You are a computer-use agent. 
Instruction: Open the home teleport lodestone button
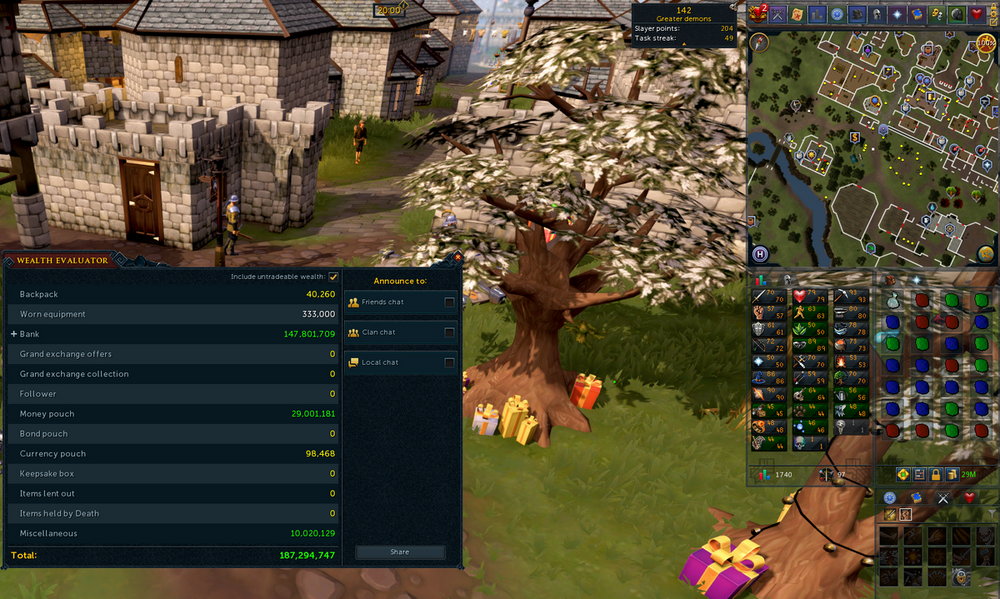coord(760,254)
